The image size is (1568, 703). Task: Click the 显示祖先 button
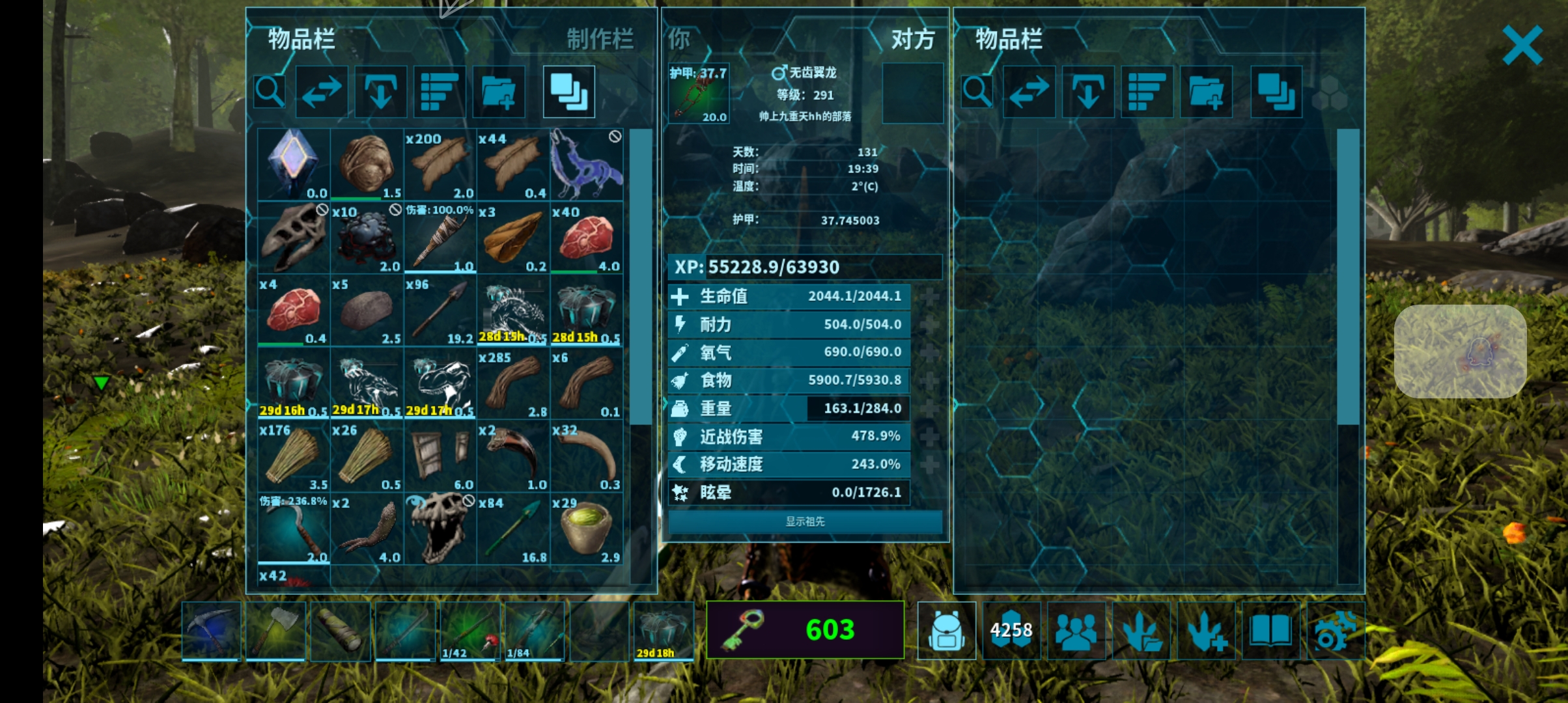(805, 521)
